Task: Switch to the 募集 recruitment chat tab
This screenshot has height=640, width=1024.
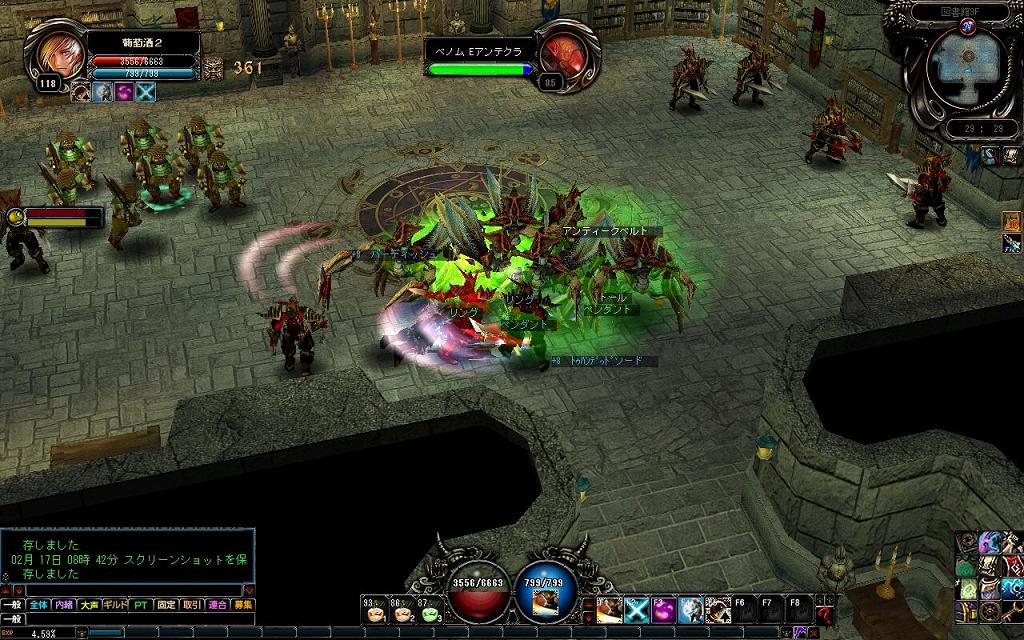Action: (x=243, y=605)
